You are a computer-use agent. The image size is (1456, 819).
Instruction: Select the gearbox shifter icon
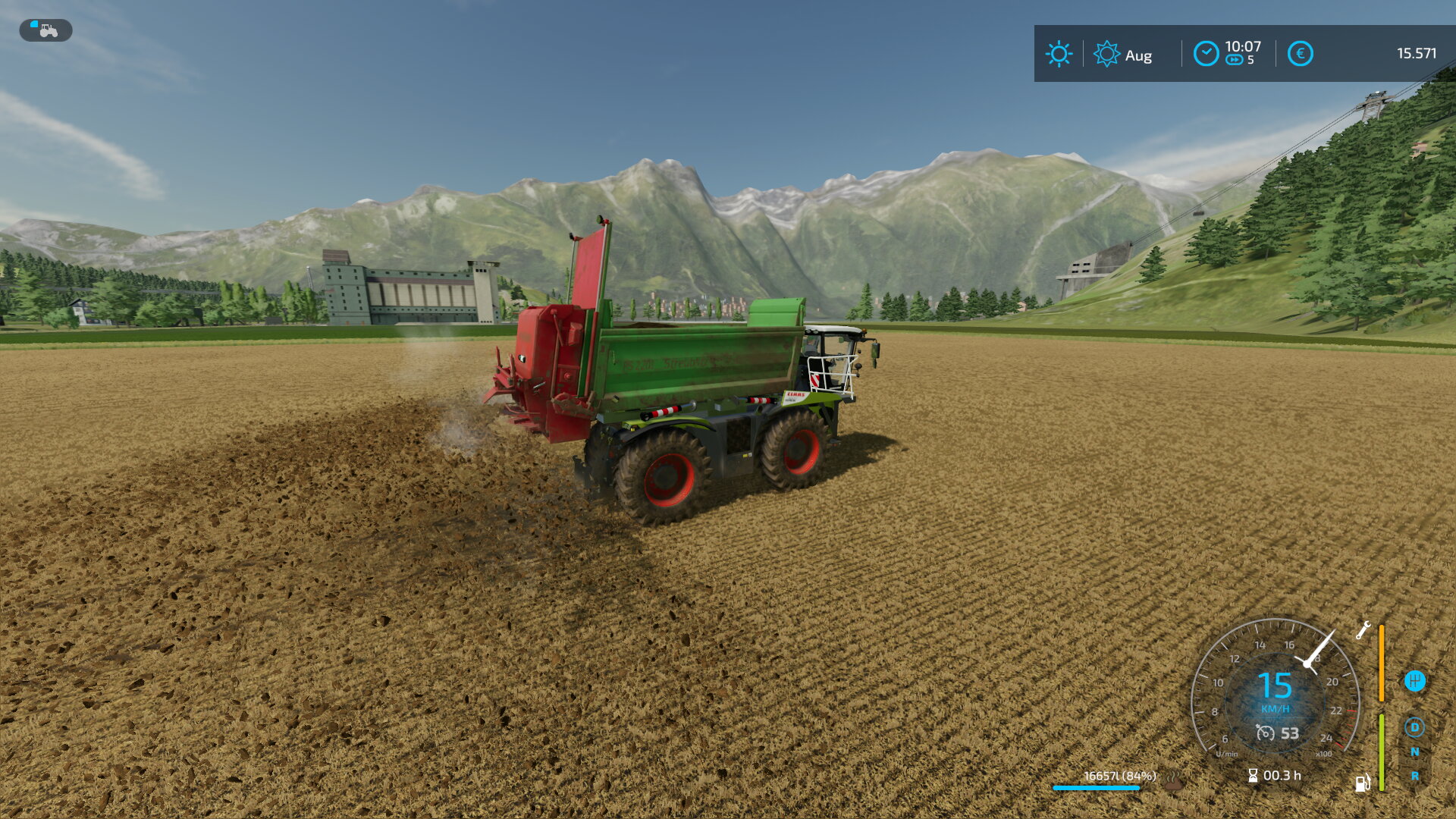point(1414,681)
